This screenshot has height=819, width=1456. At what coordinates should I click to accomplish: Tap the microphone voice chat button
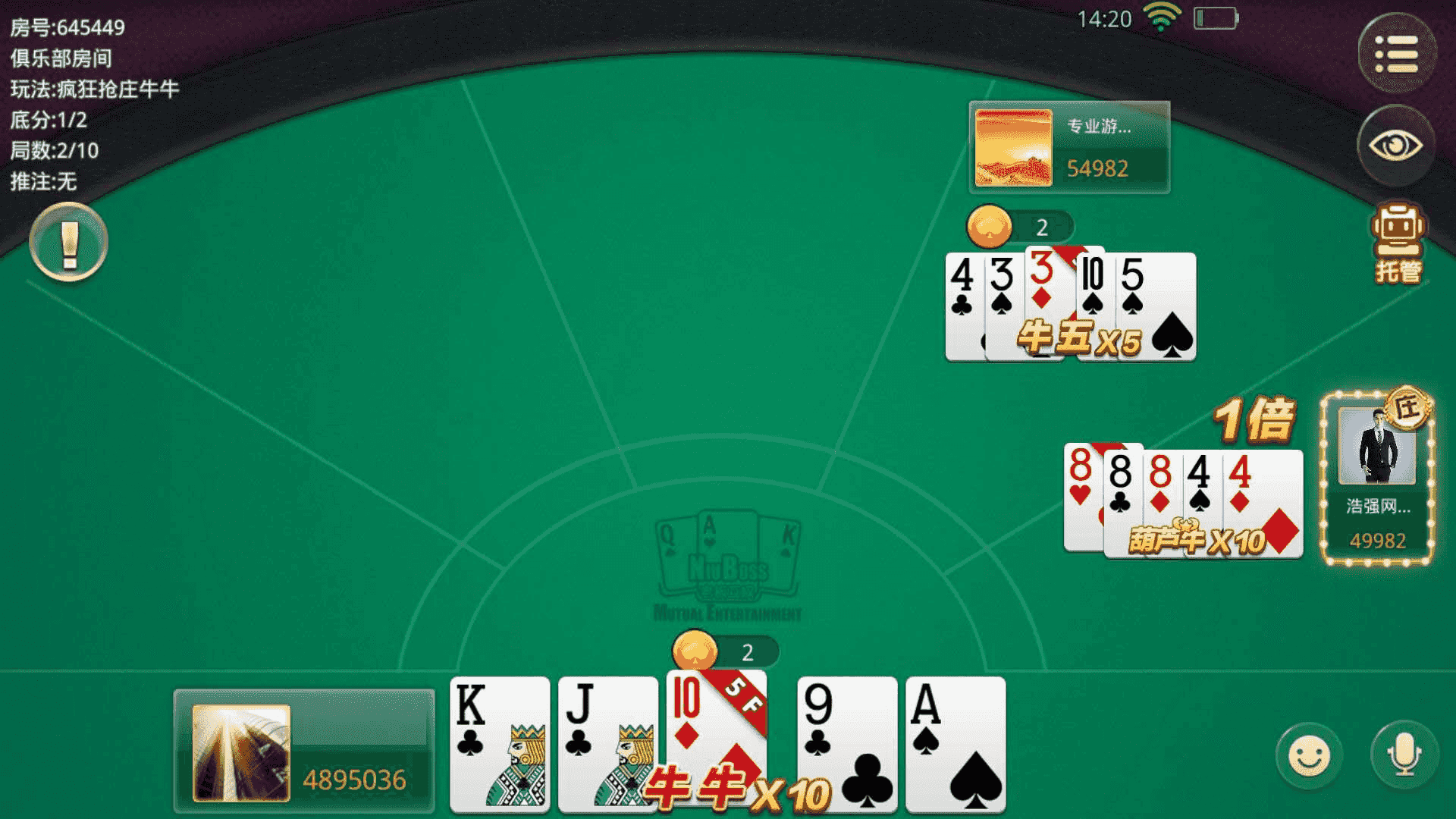click(x=1404, y=755)
